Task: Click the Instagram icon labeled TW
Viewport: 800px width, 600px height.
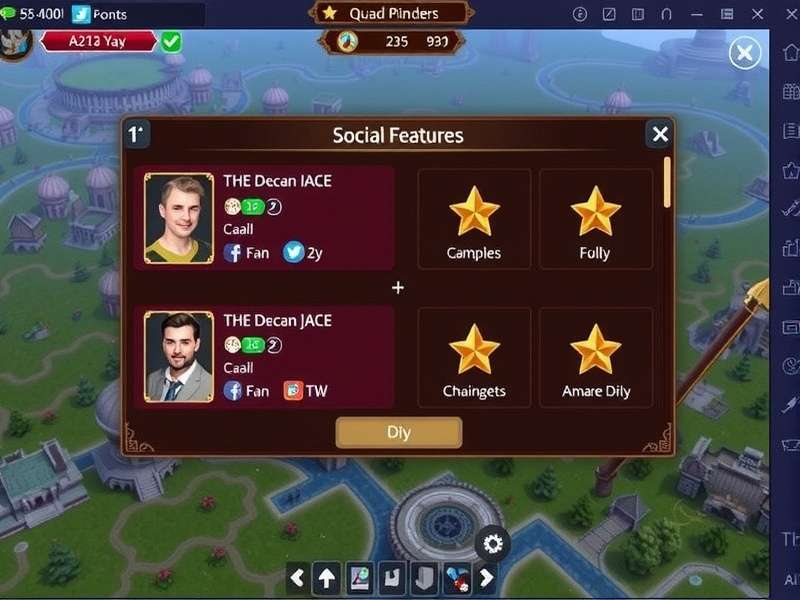Action: point(293,391)
